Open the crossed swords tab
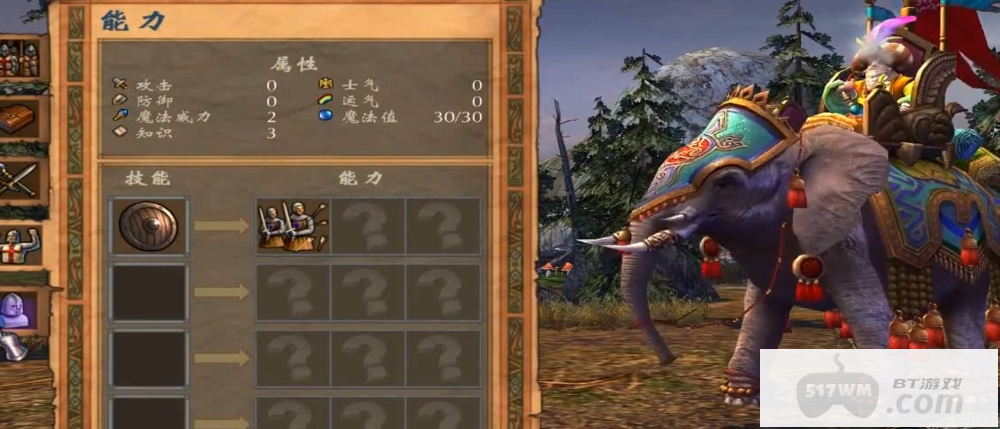The image size is (1000, 429). coord(20,180)
